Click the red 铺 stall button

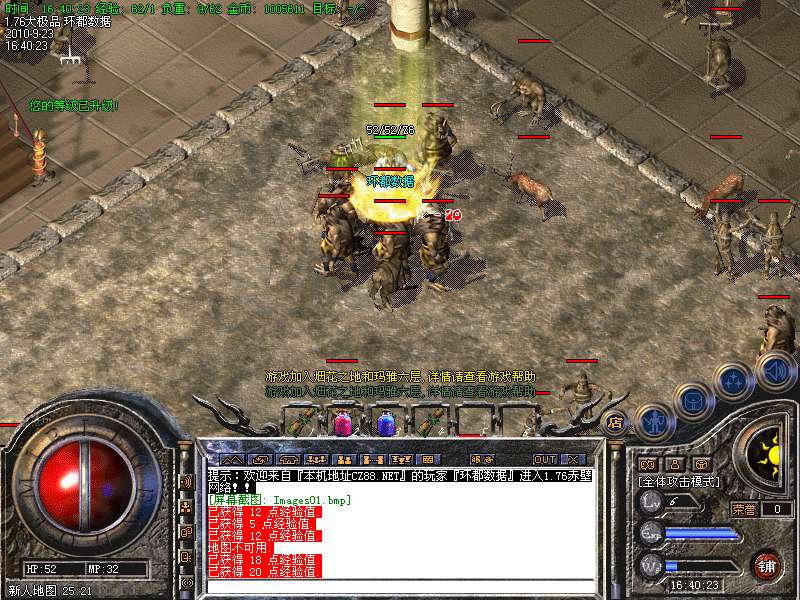pos(767,566)
